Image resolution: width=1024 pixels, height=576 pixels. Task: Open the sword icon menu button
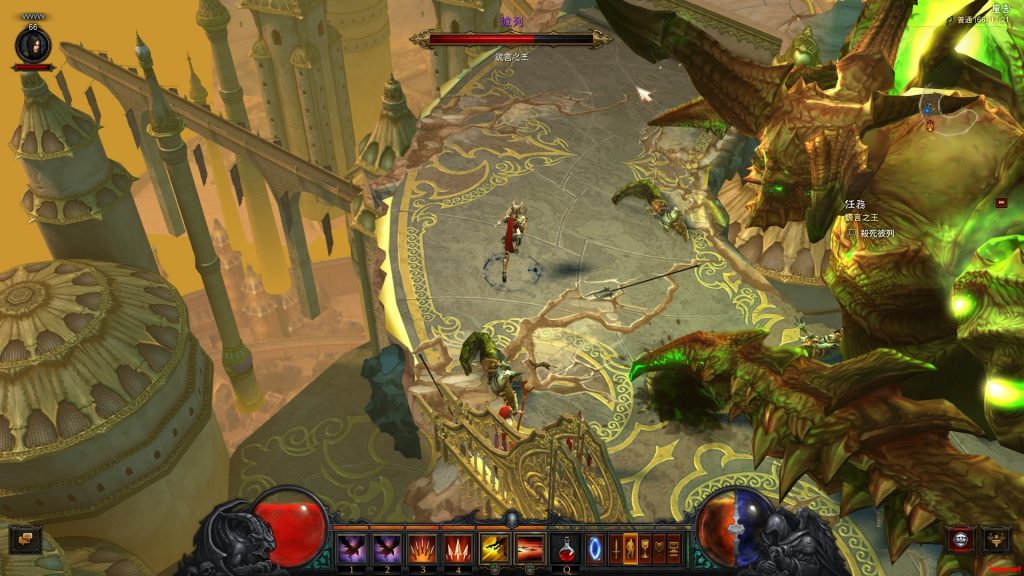tap(615, 548)
